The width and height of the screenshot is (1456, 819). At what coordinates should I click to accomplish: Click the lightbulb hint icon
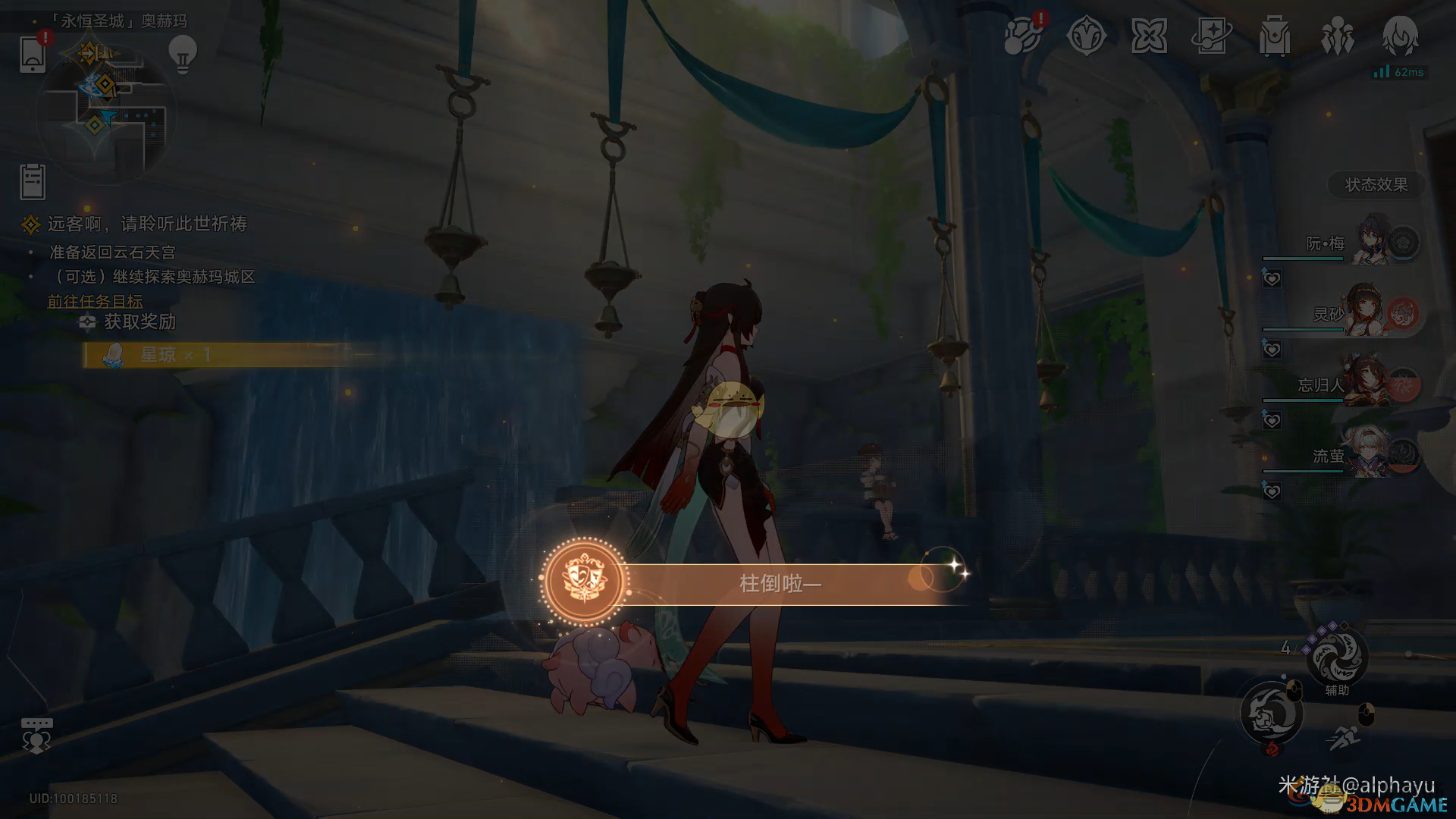[182, 55]
